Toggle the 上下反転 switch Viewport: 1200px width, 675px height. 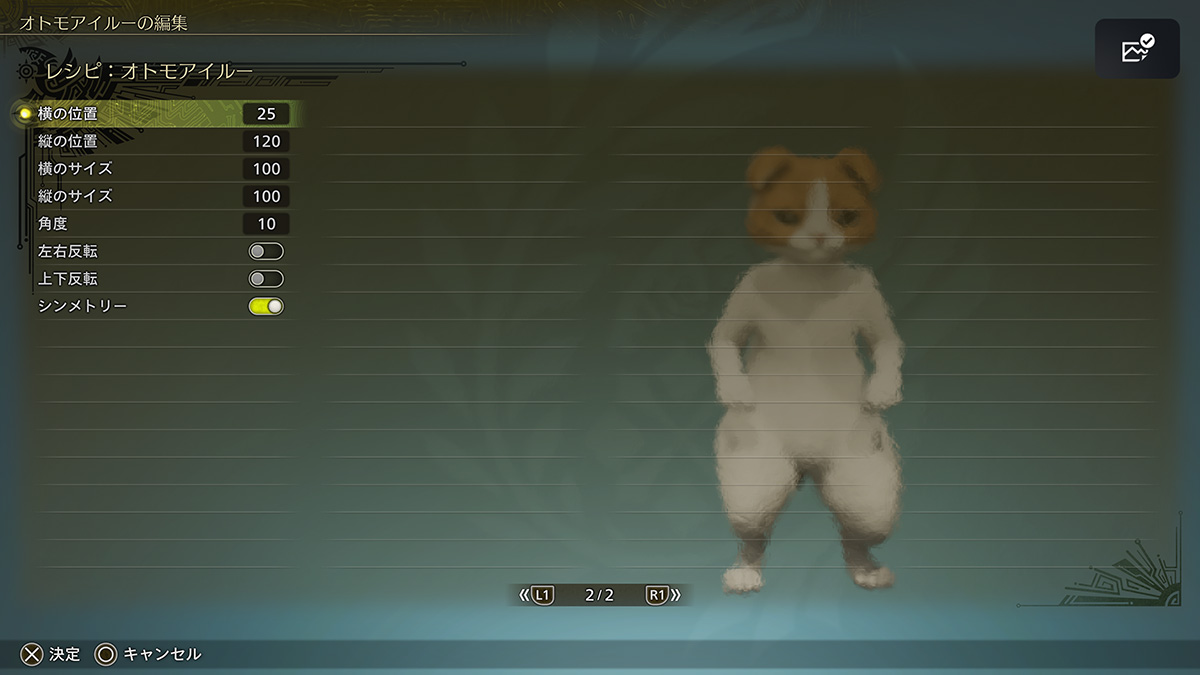pyautogui.click(x=266, y=279)
